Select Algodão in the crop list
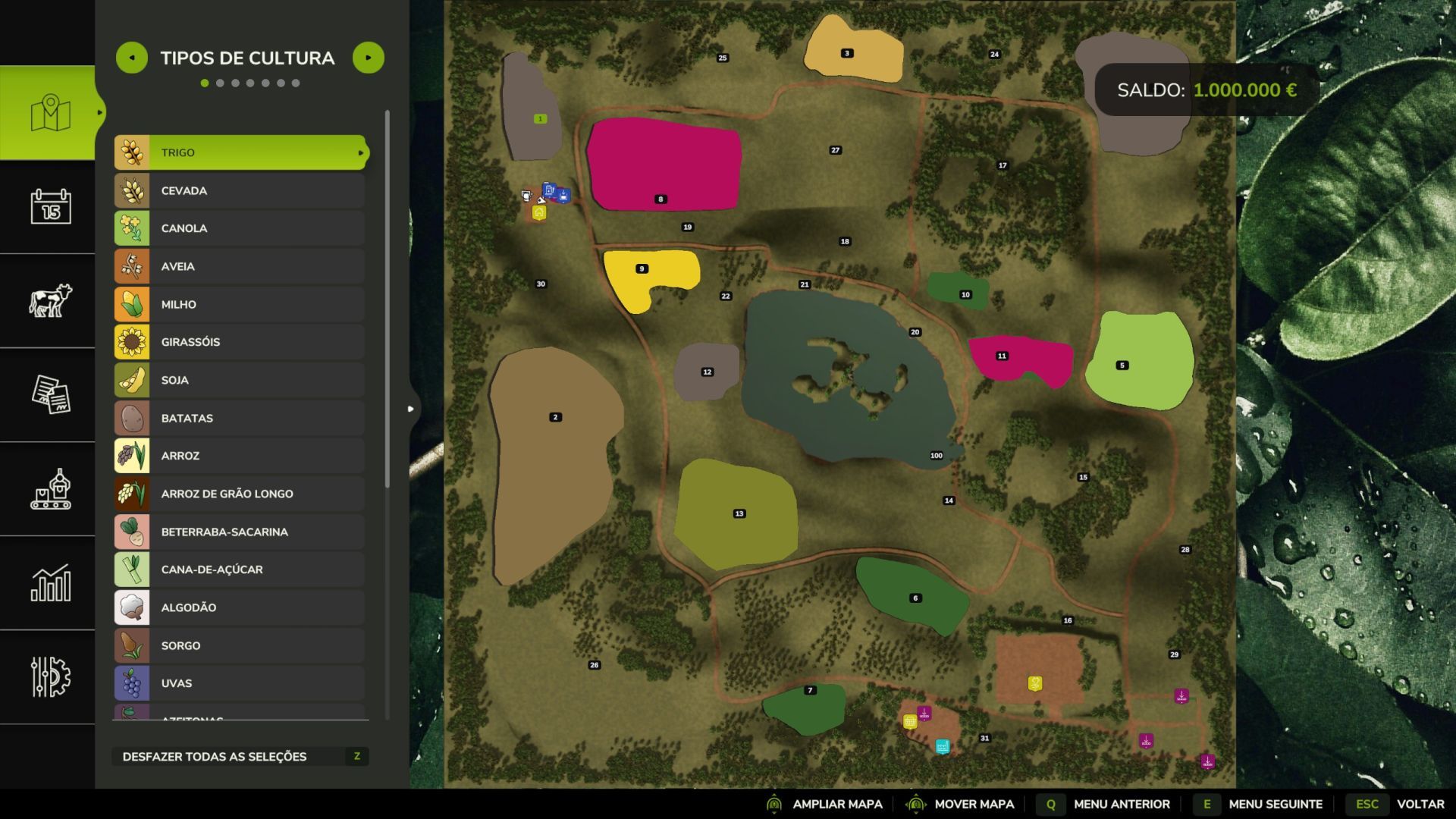Viewport: 1456px width, 819px height. [240, 607]
